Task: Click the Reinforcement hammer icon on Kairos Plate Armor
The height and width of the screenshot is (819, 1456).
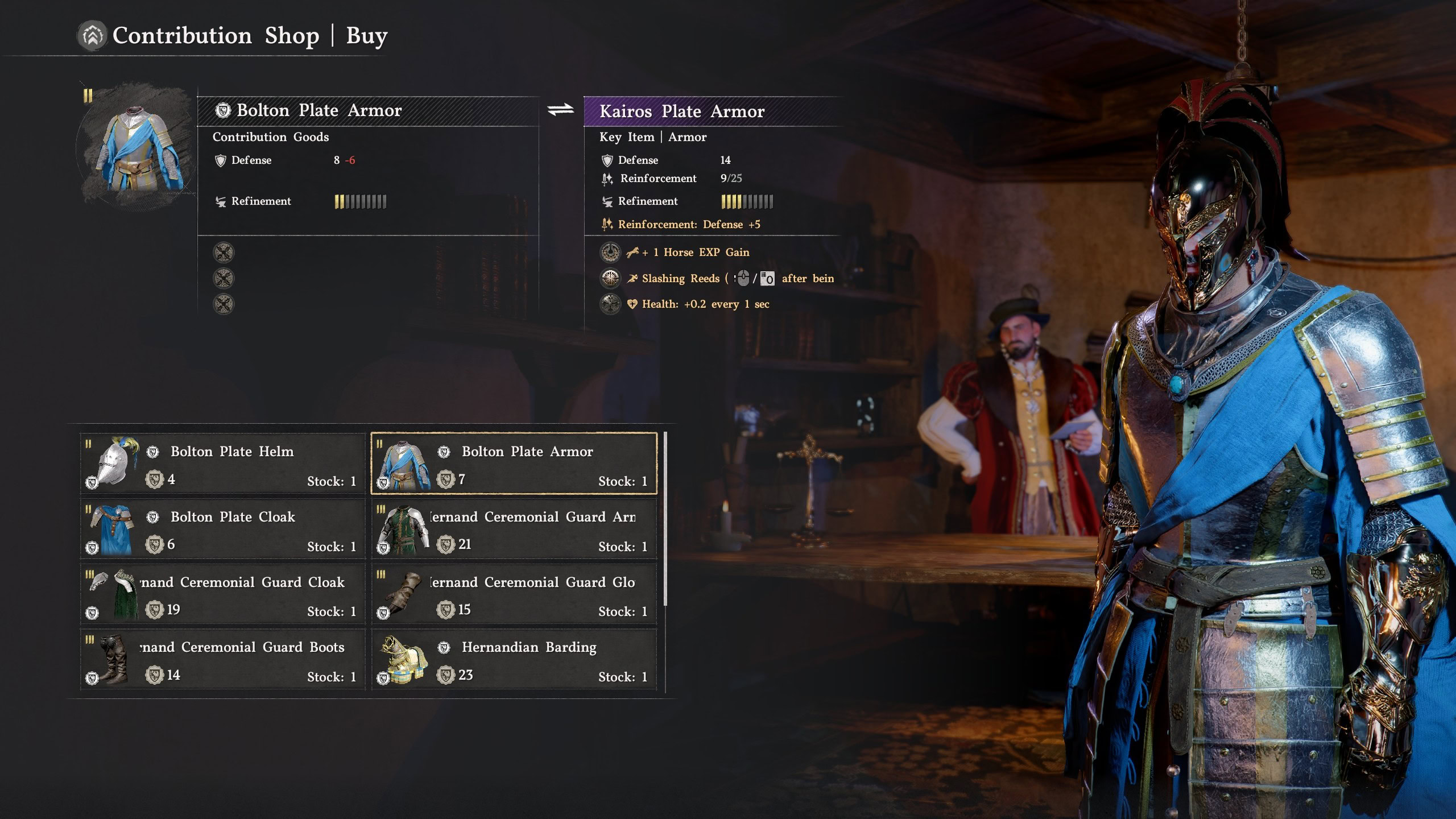Action: point(606,179)
